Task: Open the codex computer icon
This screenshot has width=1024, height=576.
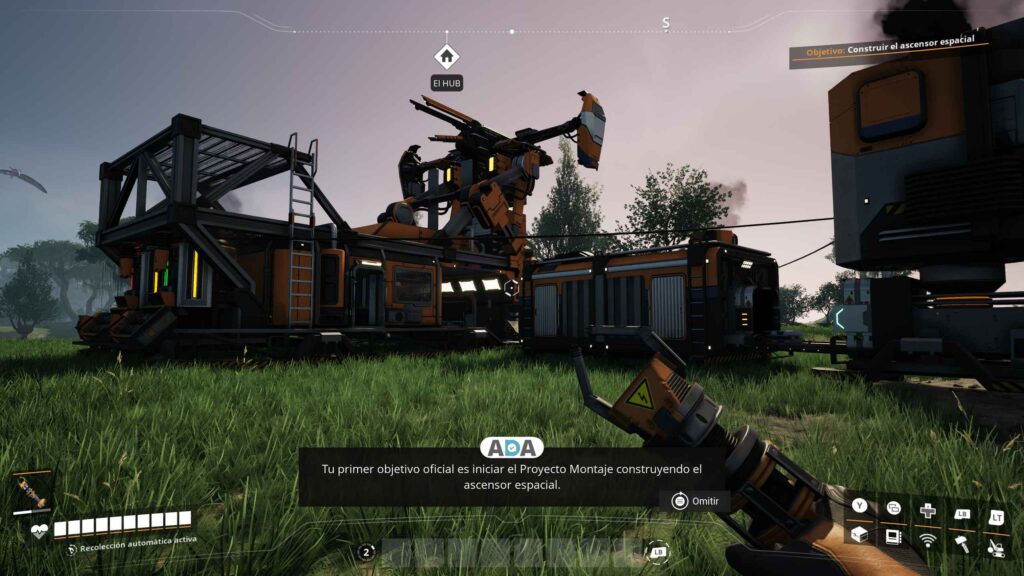Action: (x=893, y=537)
